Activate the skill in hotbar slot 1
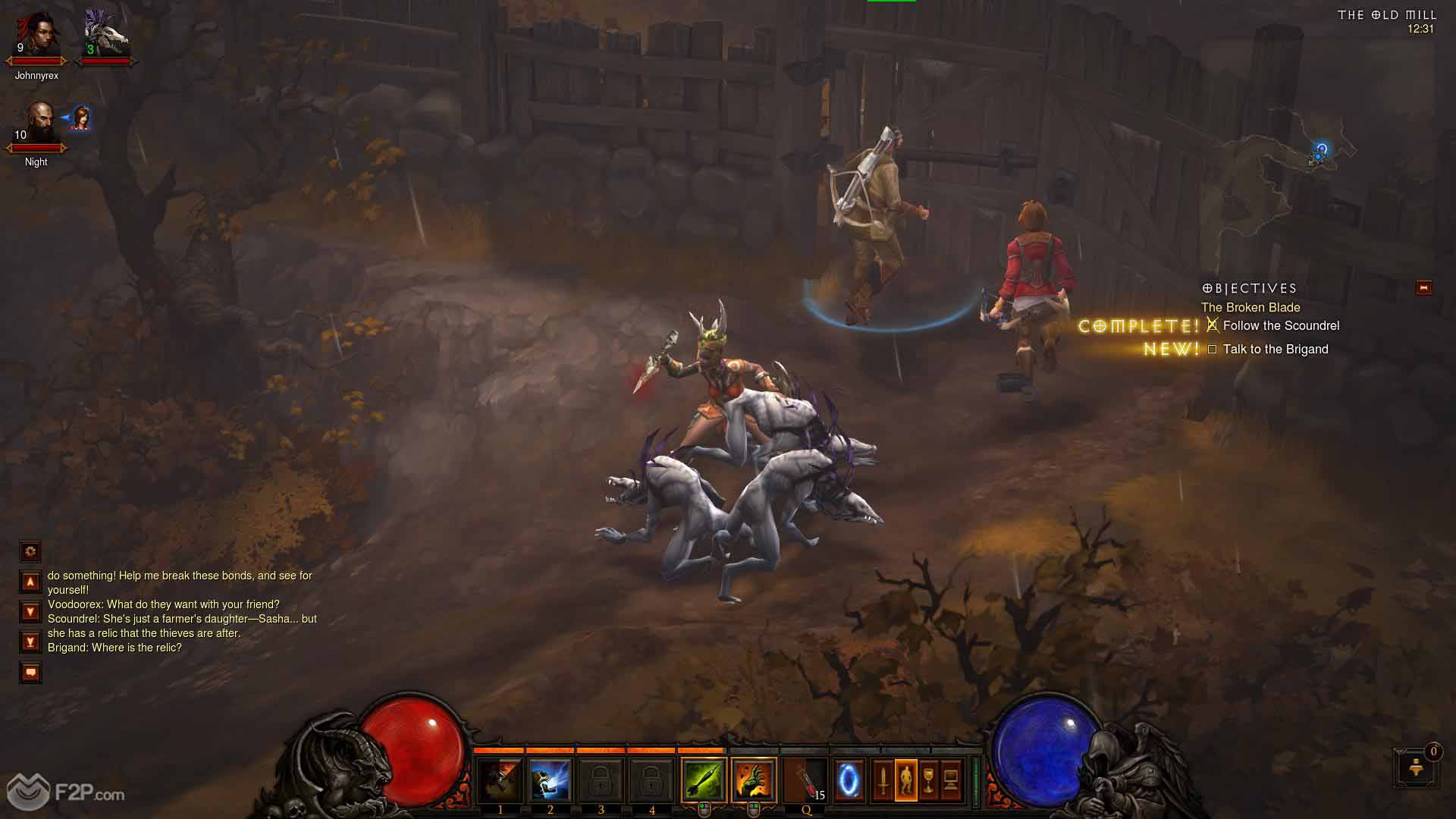1456x819 pixels. pyautogui.click(x=500, y=780)
